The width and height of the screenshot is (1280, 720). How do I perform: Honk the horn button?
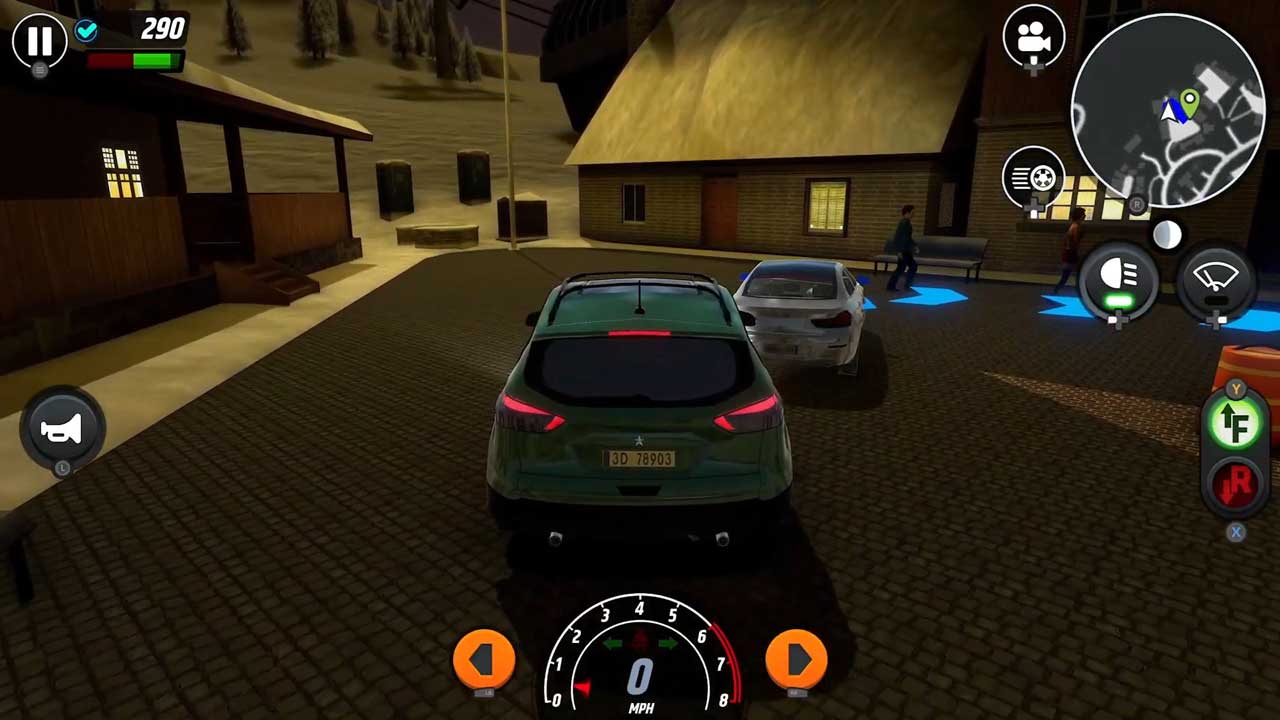coord(61,429)
